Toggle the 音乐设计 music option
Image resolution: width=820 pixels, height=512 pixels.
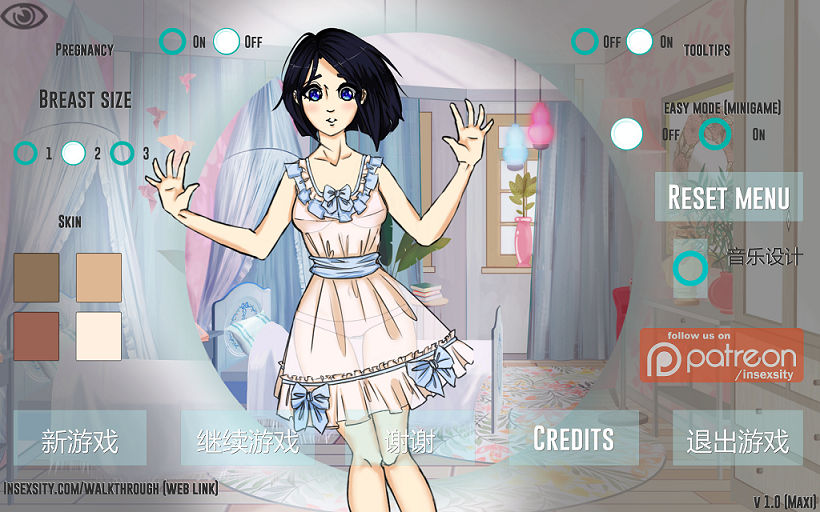tap(690, 267)
